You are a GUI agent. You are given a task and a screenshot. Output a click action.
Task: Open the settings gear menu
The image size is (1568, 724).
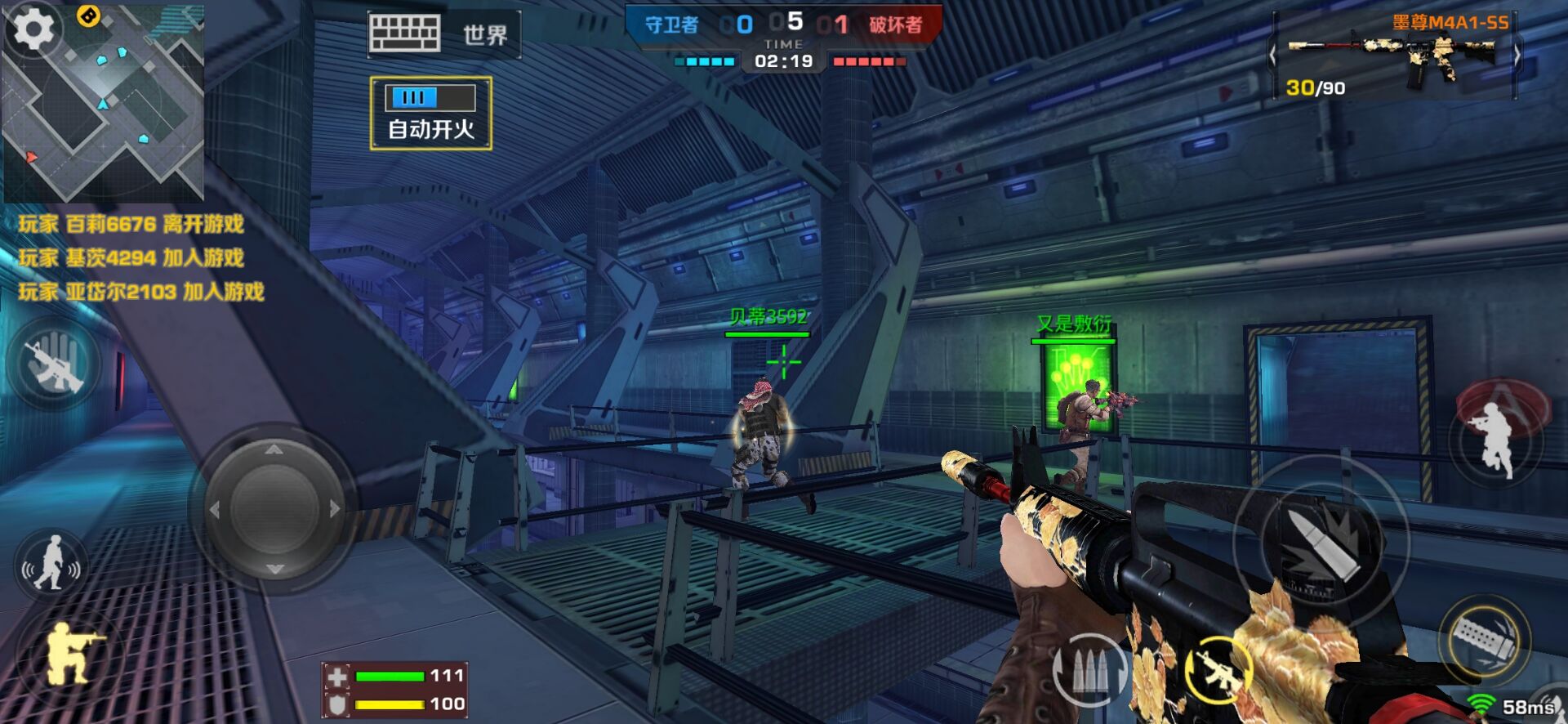point(33,30)
